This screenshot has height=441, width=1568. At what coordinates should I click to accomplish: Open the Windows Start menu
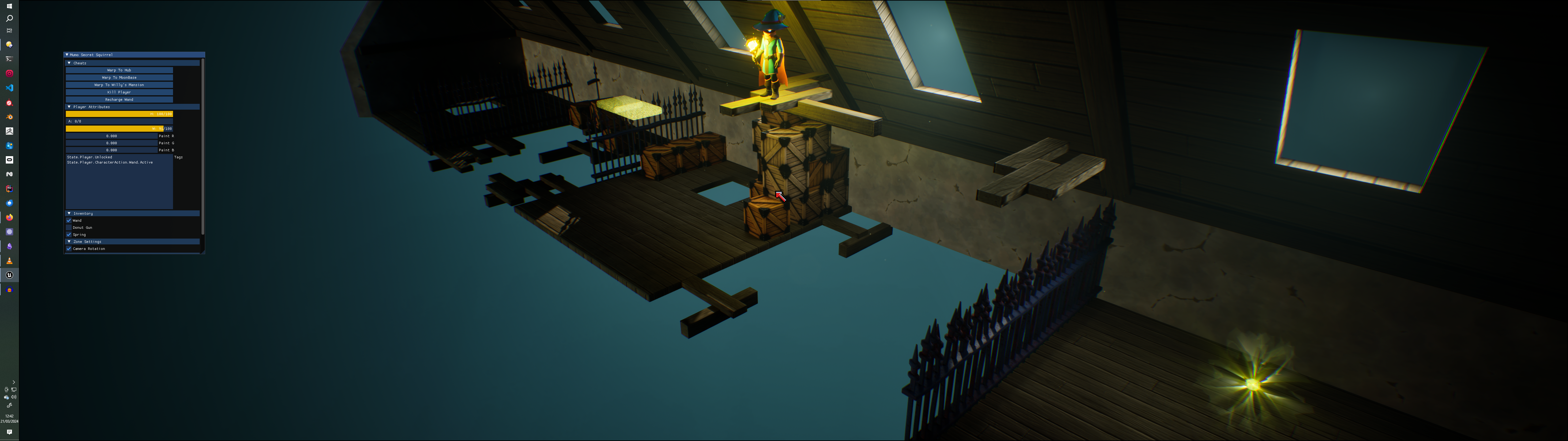tap(9, 6)
